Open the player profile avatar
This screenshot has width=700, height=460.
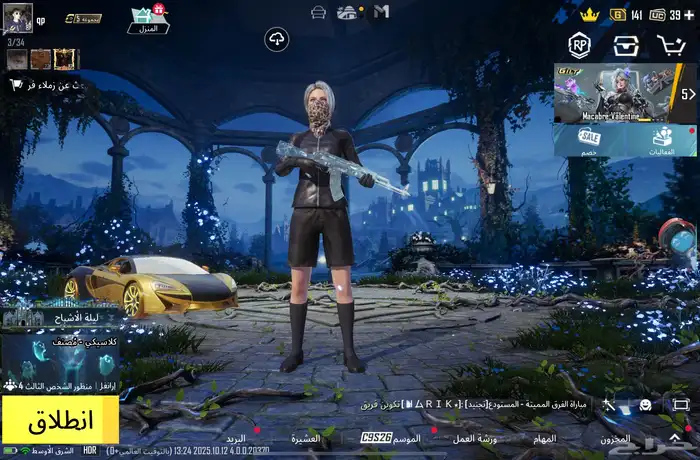coord(18,18)
